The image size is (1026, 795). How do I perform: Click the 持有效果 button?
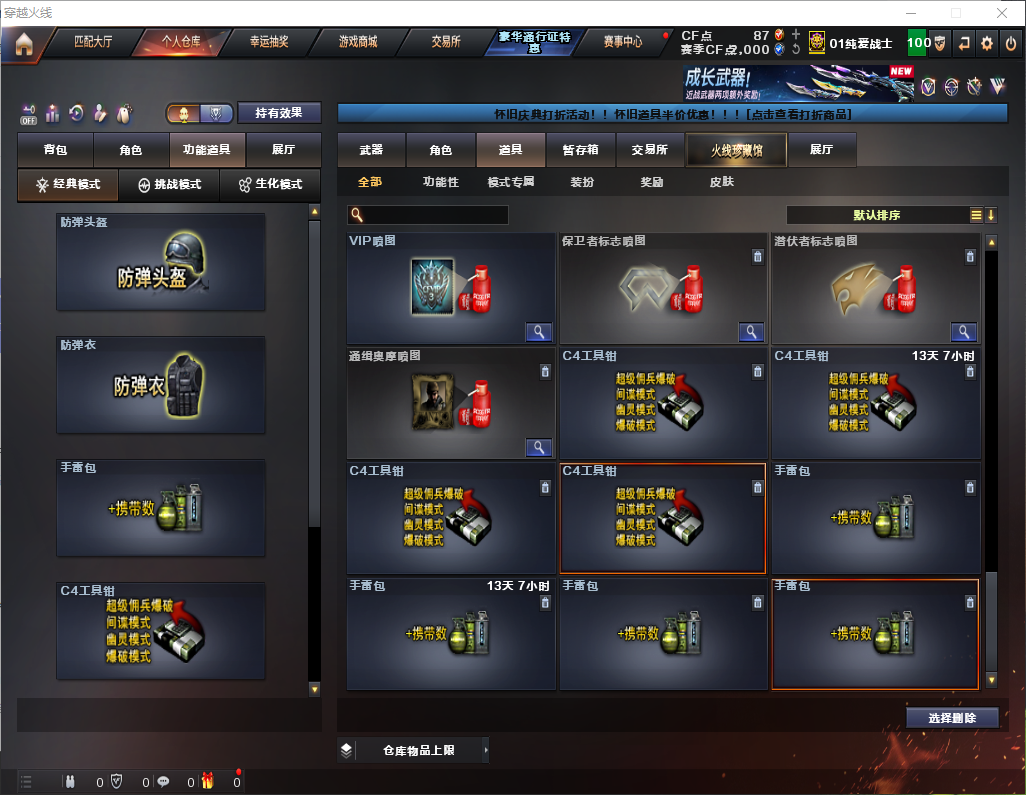tap(279, 113)
